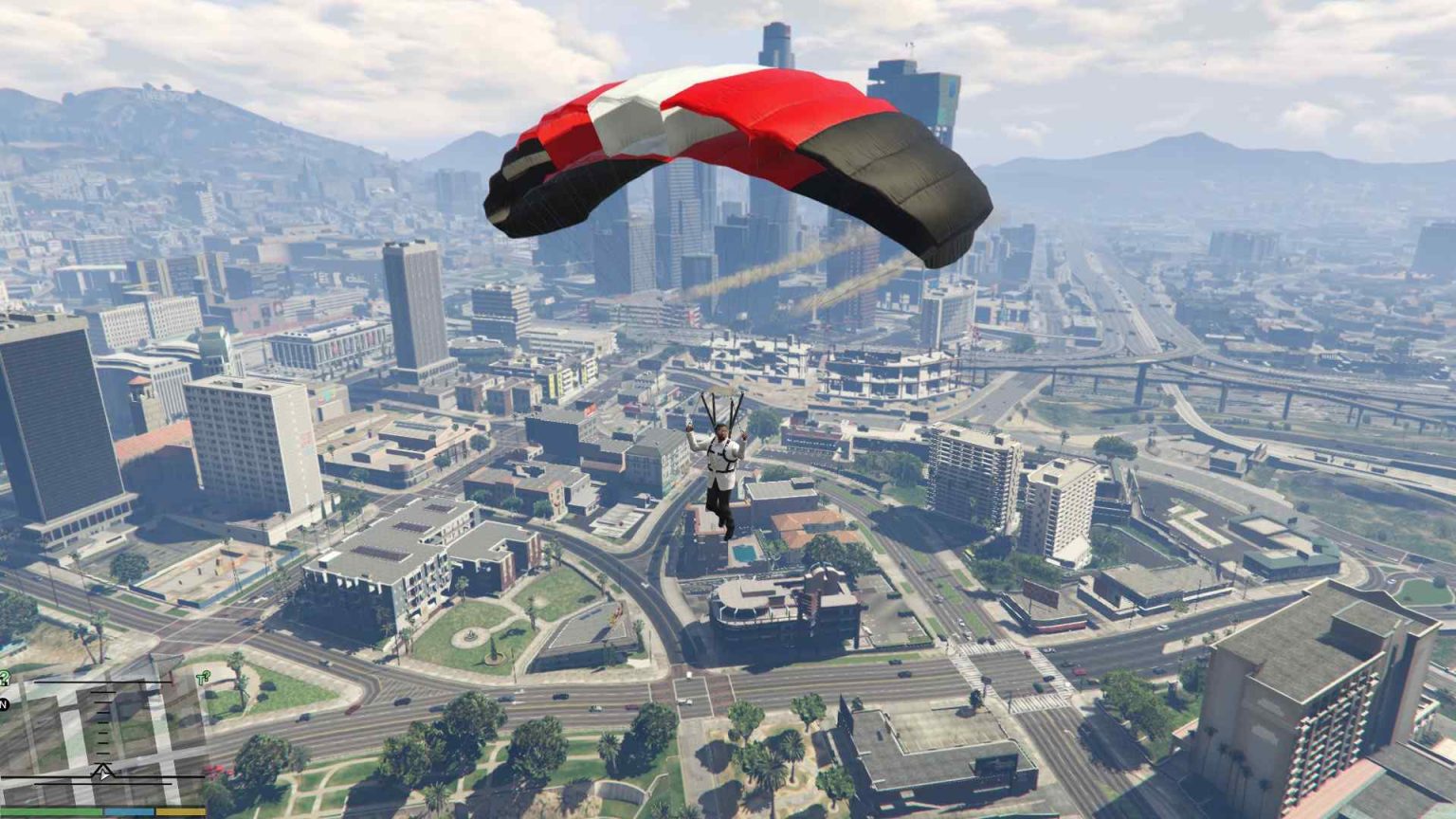
Task: Click the yellow special ability bar
Action: tap(179, 810)
